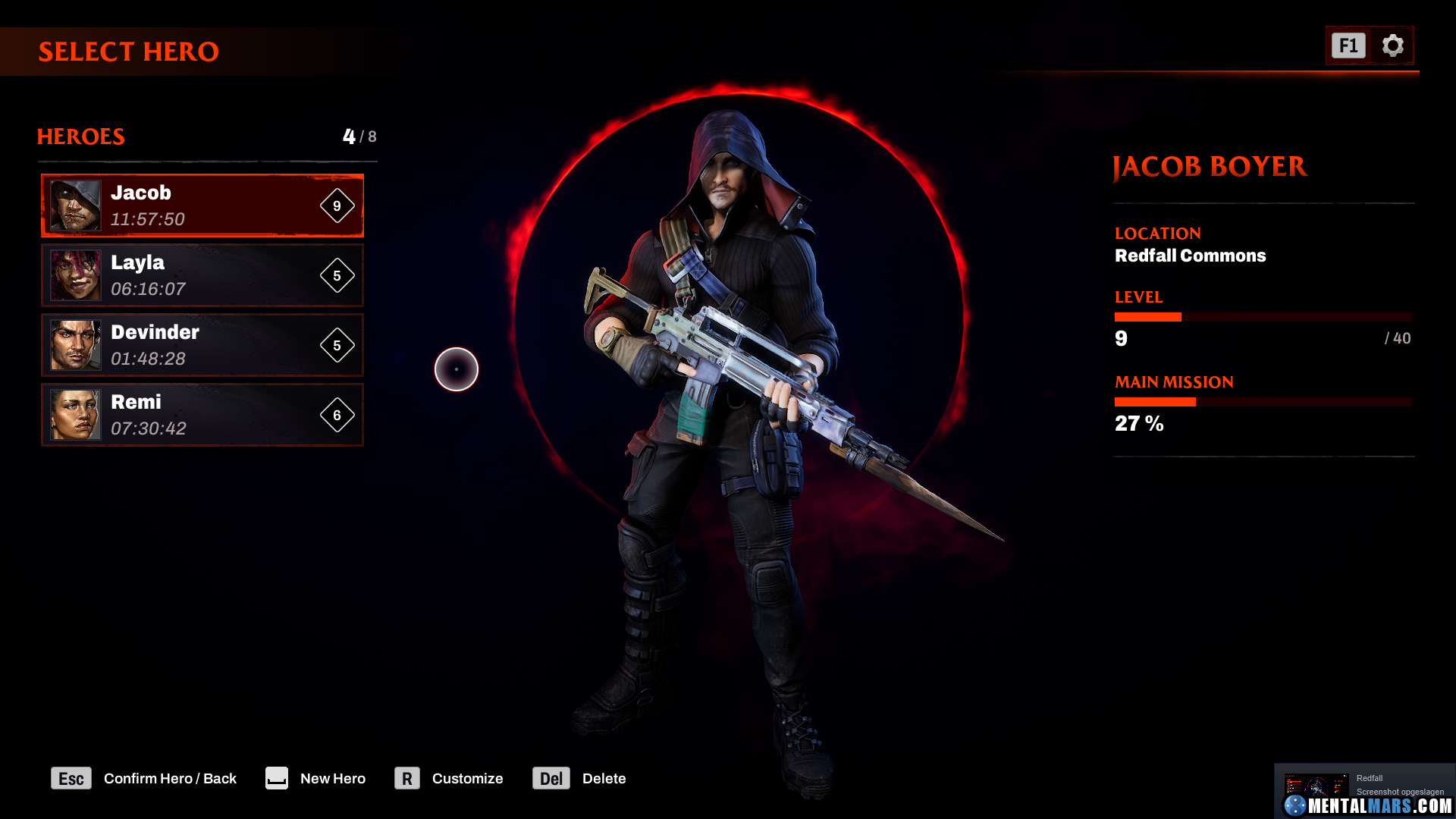Screen dimensions: 1456x819
Task: Open the screenshot saved notification thumbnail
Action: pos(1316,786)
